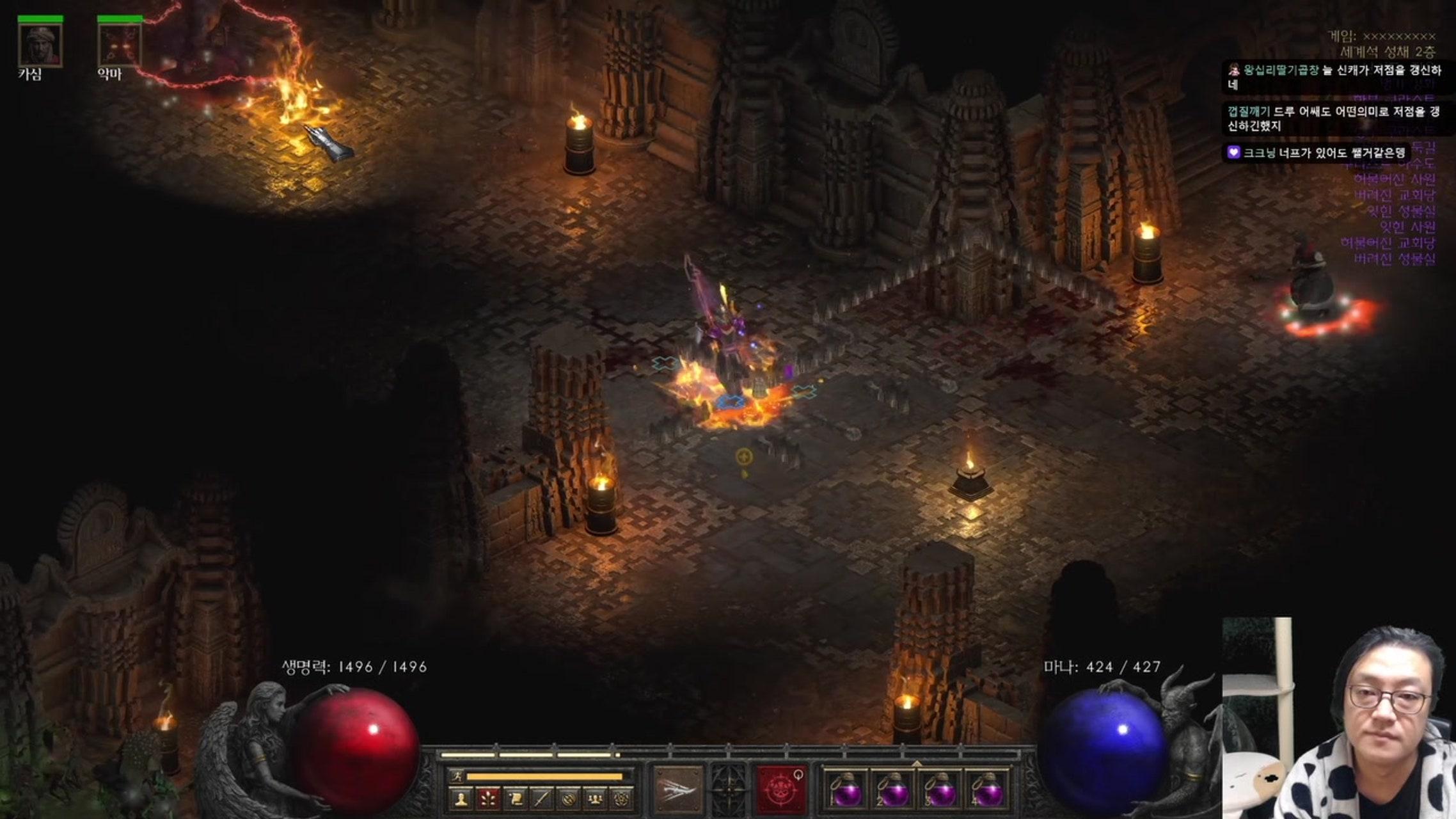
Task: Select the 카심 mercenary portrait
Action: coord(40,45)
